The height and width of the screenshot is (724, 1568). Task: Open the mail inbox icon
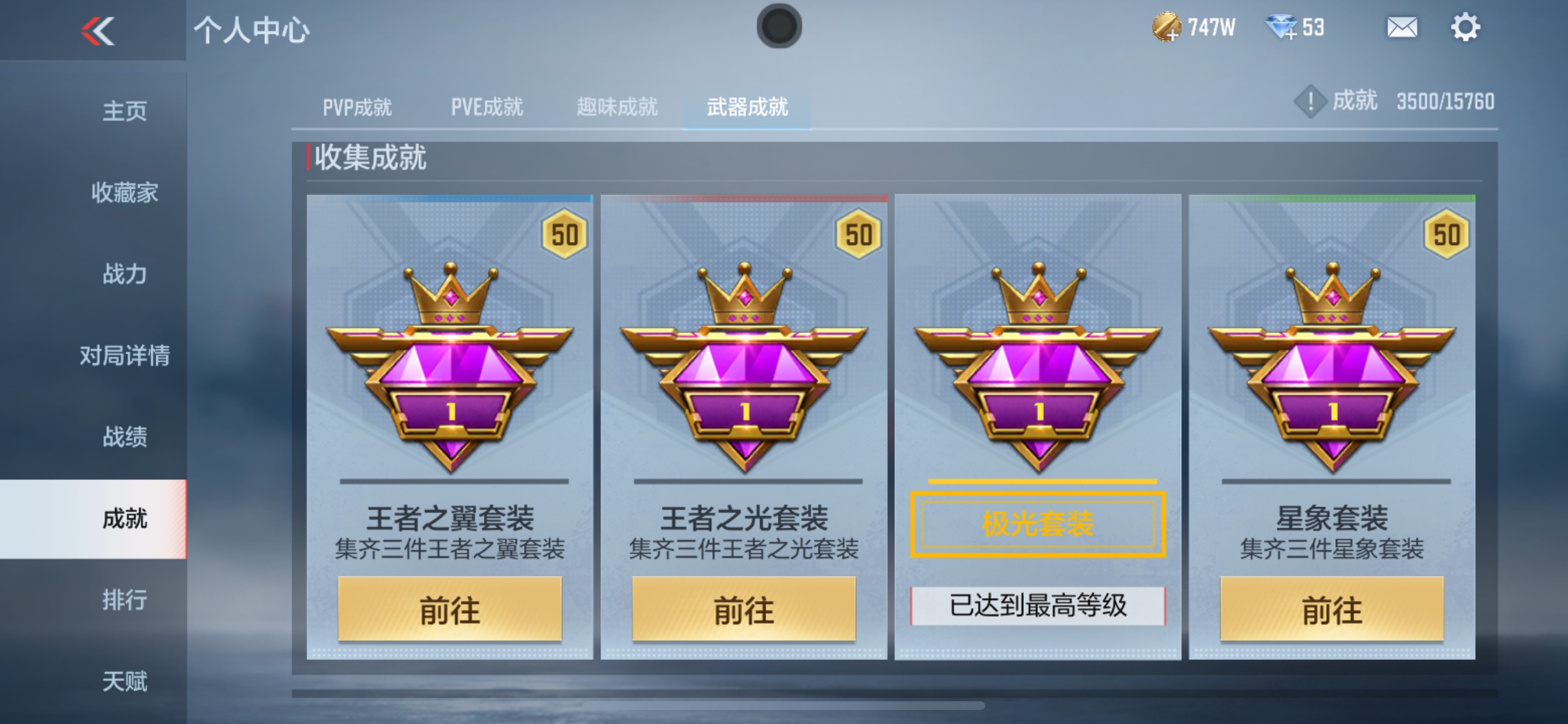pos(1401,27)
